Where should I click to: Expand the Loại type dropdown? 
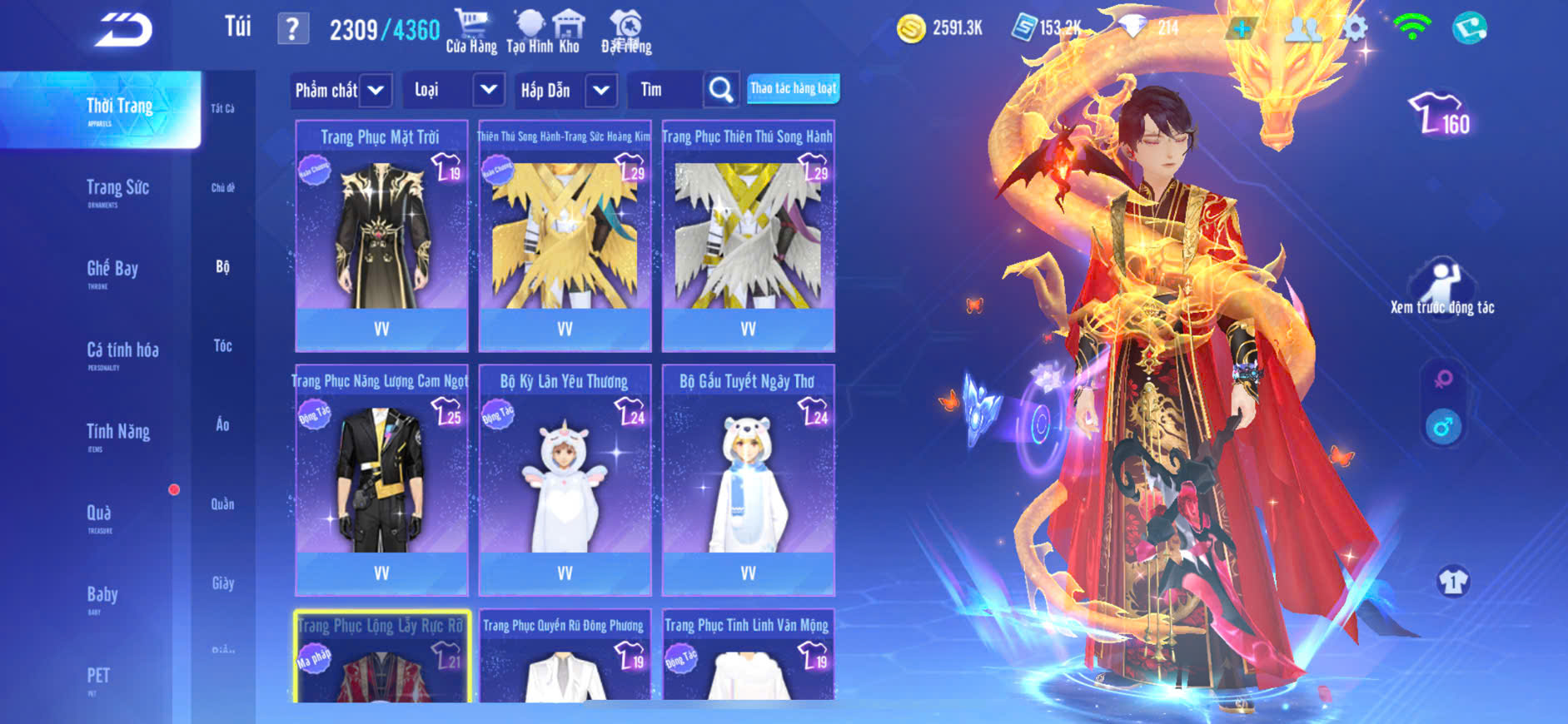point(489,90)
